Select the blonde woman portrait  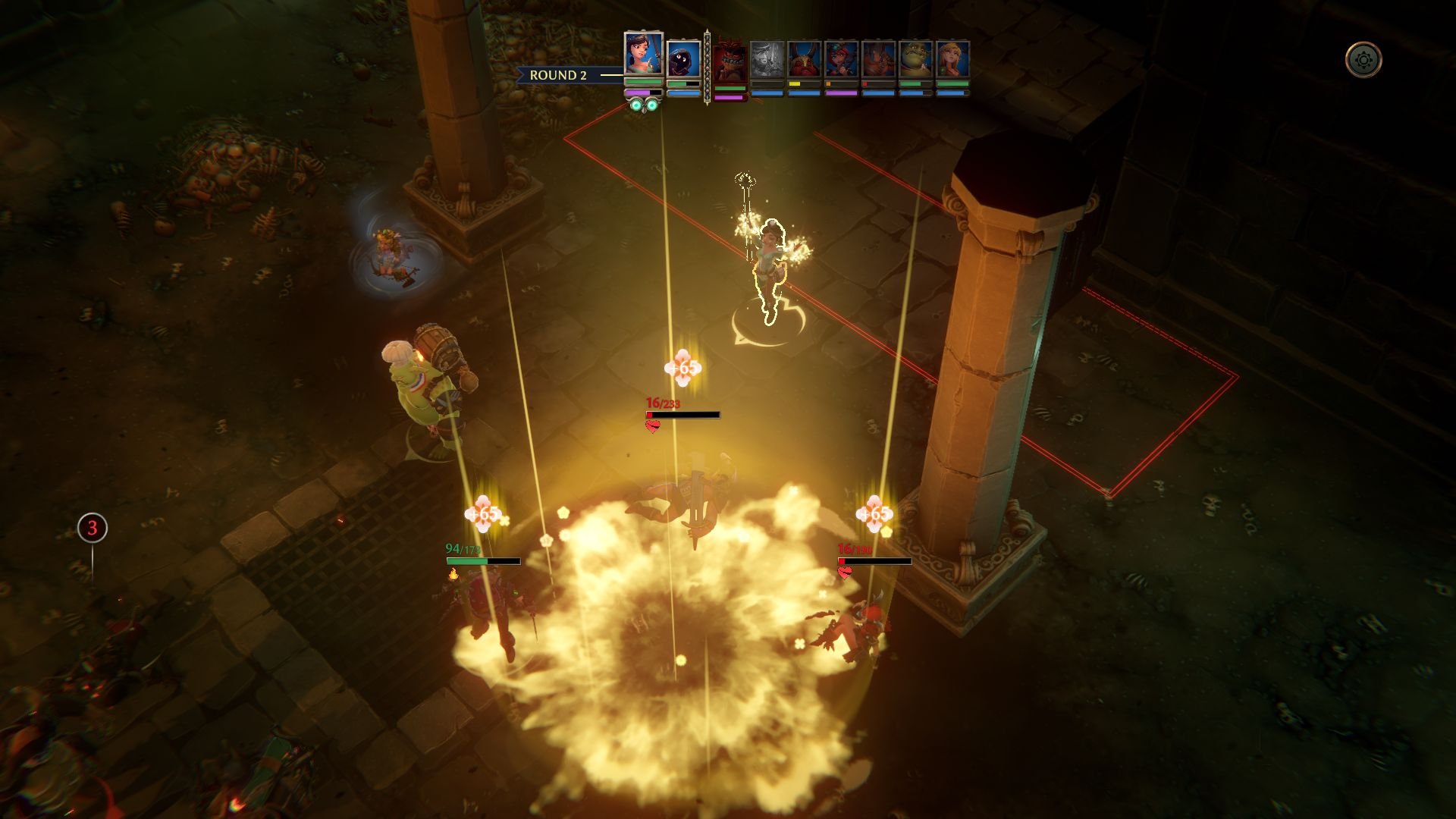click(952, 59)
